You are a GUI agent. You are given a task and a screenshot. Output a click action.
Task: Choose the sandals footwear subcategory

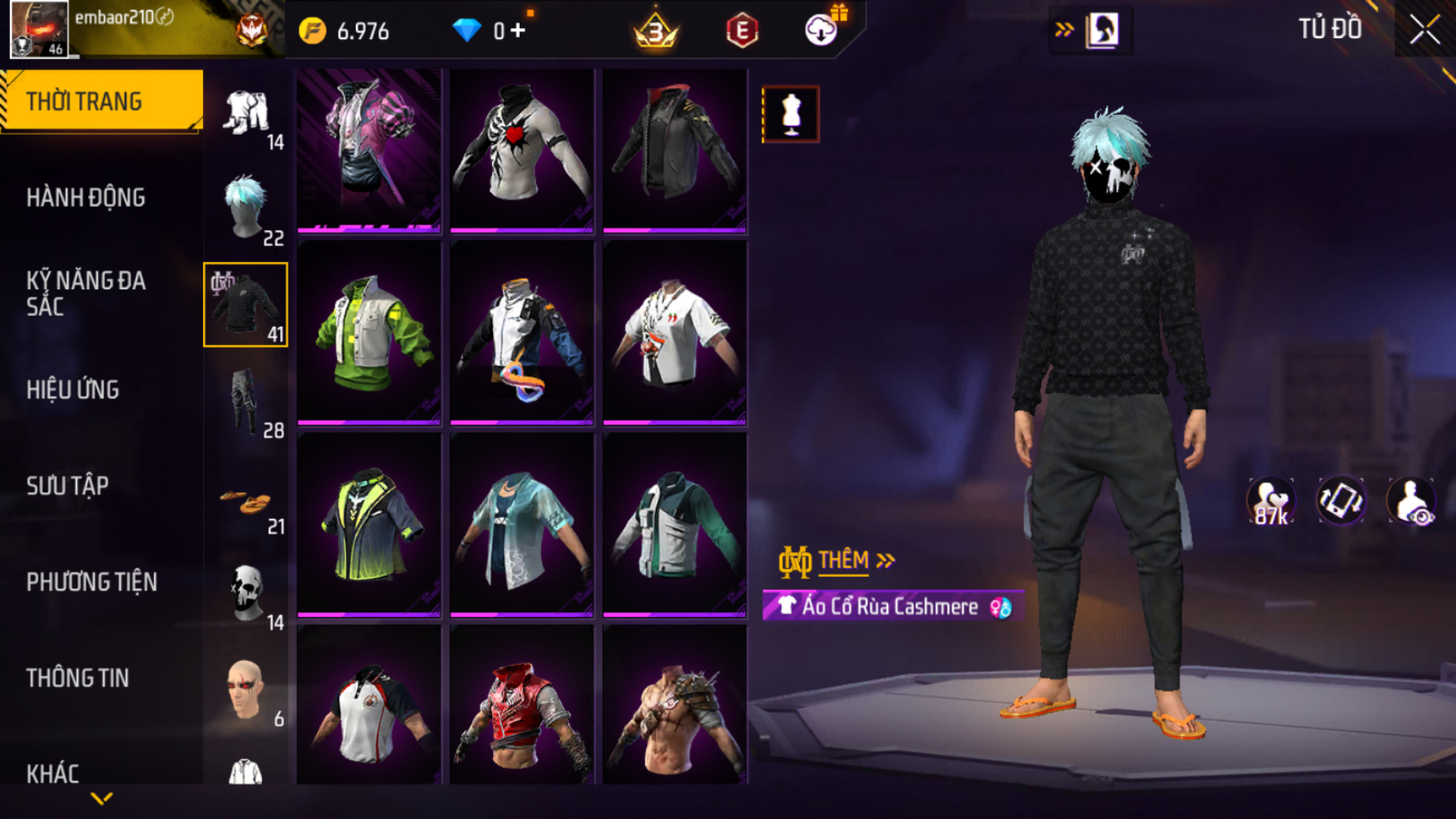pyautogui.click(x=245, y=502)
